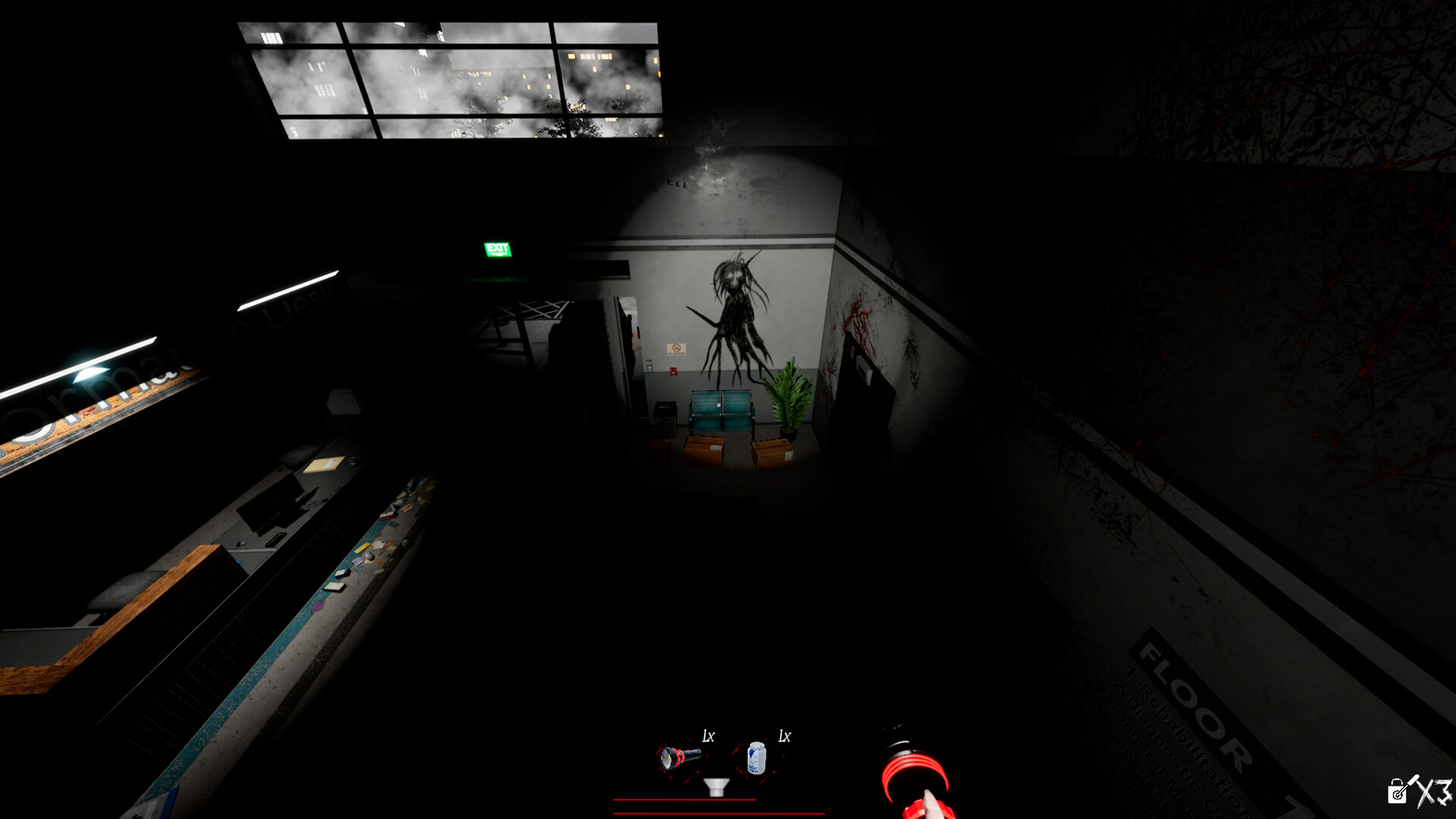Click the speaker indicator below the flashlight
Viewport: 1456px width, 819px height.
[x=715, y=786]
